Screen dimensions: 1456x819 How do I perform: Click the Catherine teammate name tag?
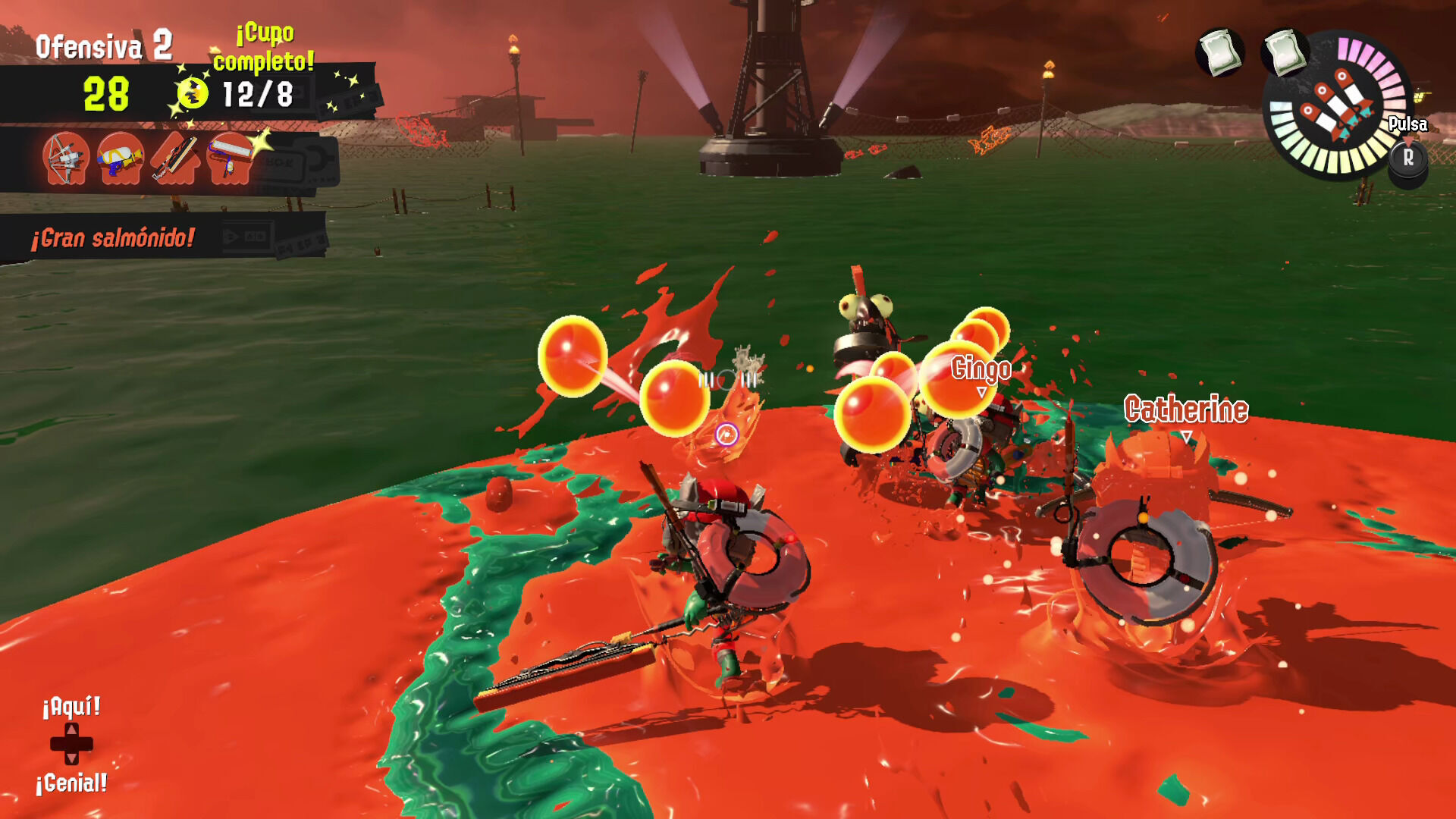[1186, 409]
